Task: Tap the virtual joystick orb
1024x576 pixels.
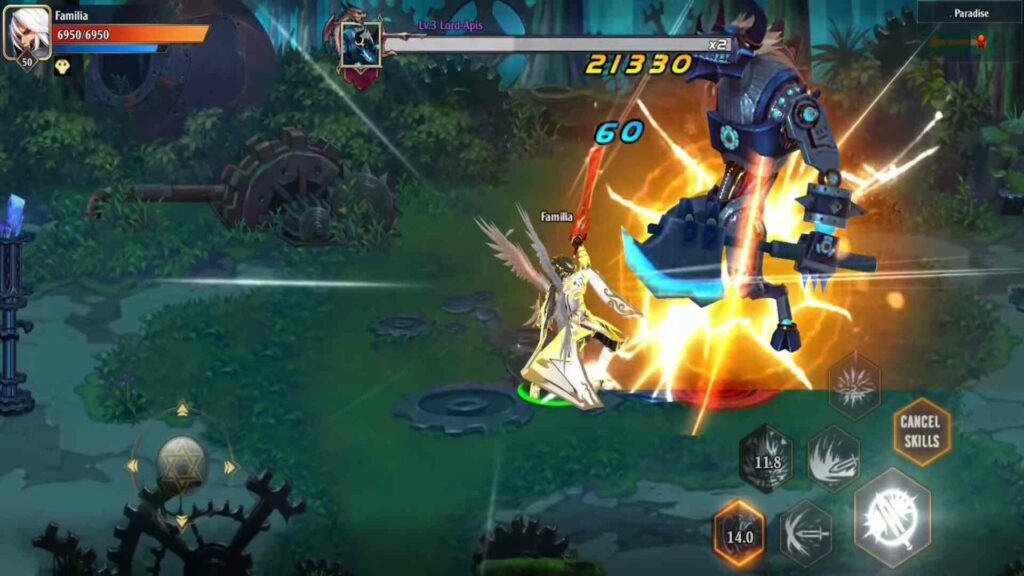Action: click(x=182, y=465)
